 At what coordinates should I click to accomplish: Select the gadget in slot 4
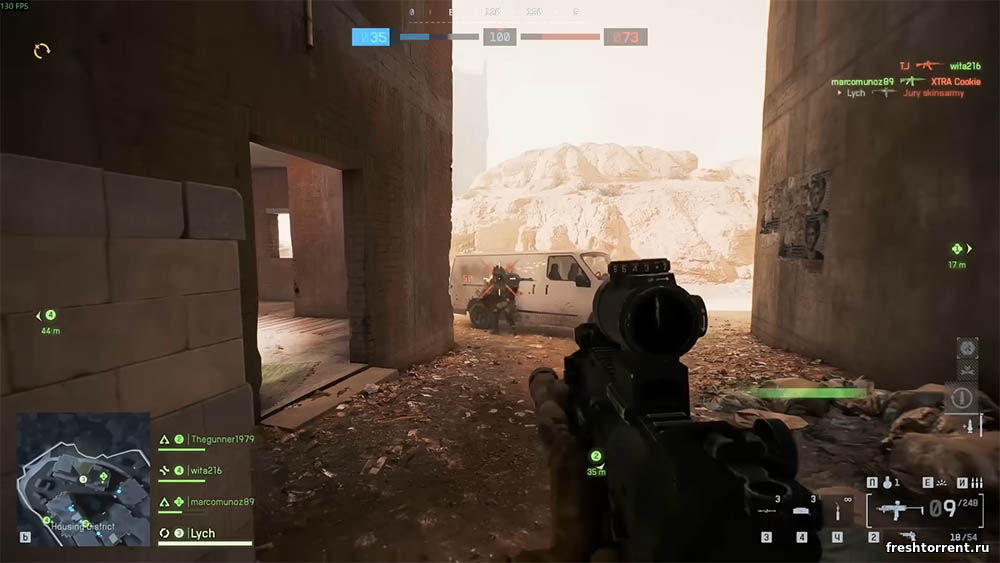(801, 510)
